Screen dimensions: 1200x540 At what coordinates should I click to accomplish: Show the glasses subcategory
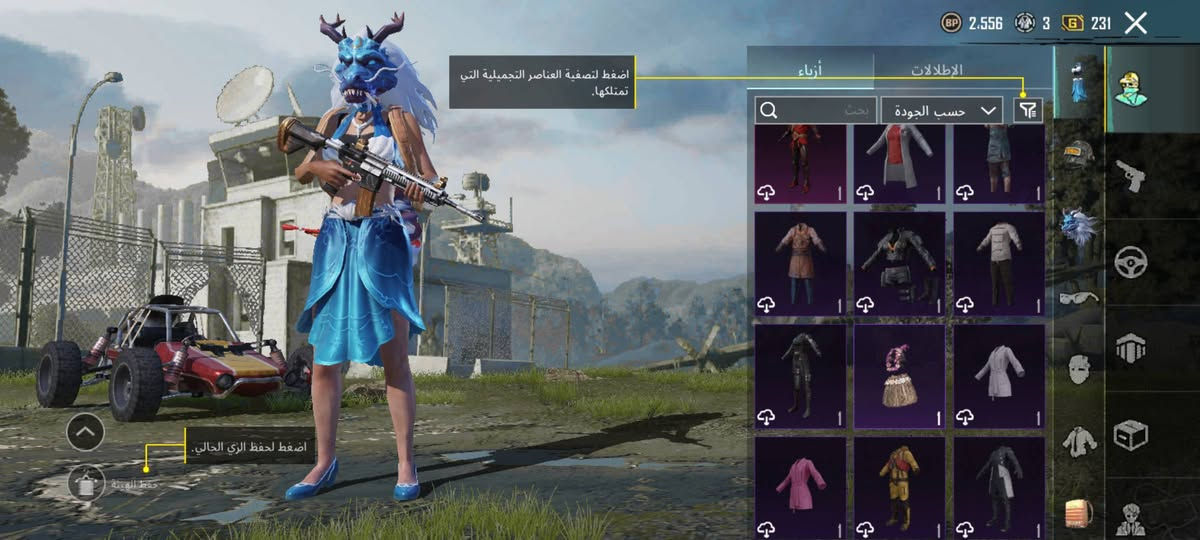tap(1077, 297)
